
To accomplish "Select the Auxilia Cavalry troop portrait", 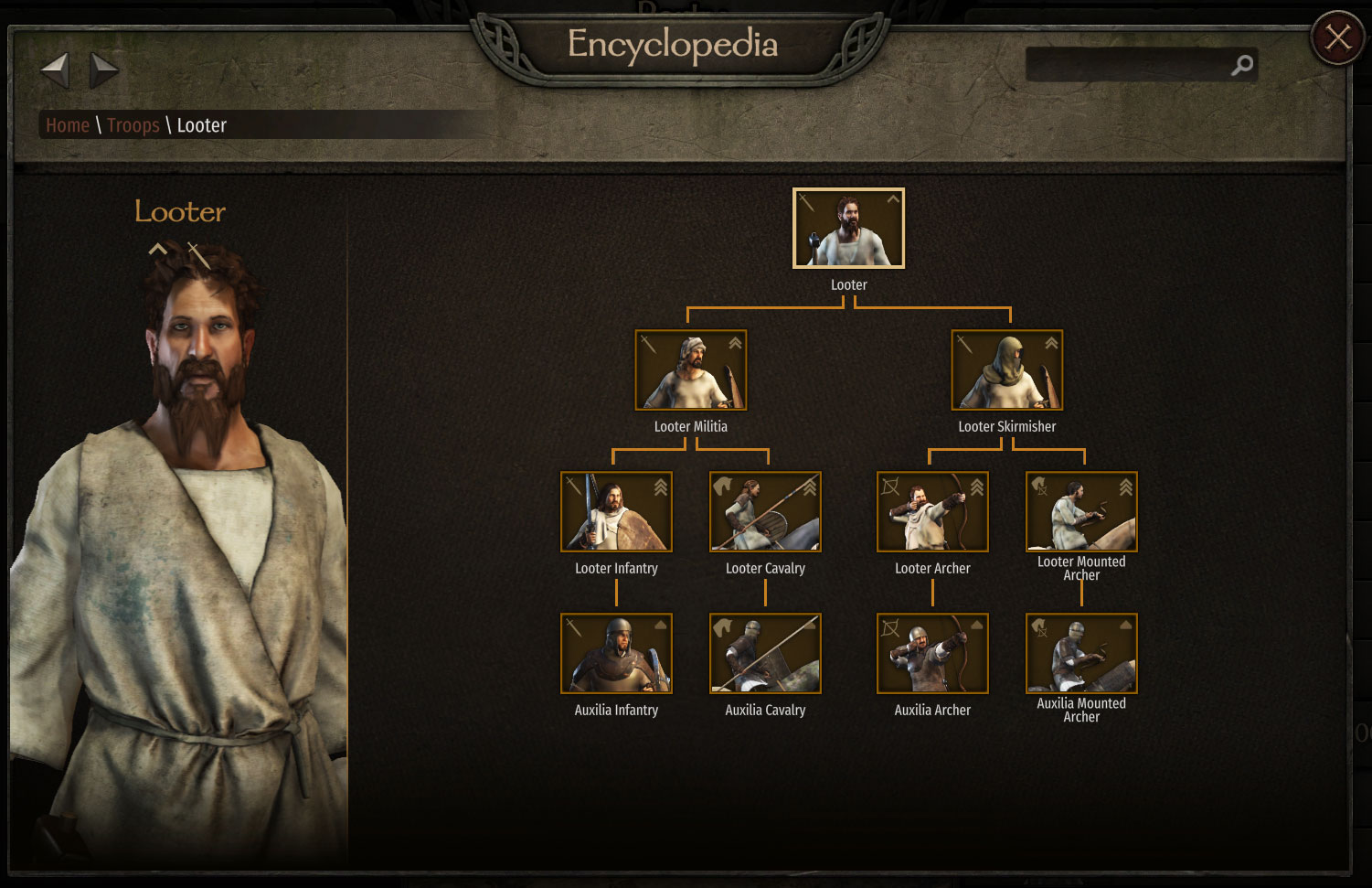I will (x=765, y=654).
